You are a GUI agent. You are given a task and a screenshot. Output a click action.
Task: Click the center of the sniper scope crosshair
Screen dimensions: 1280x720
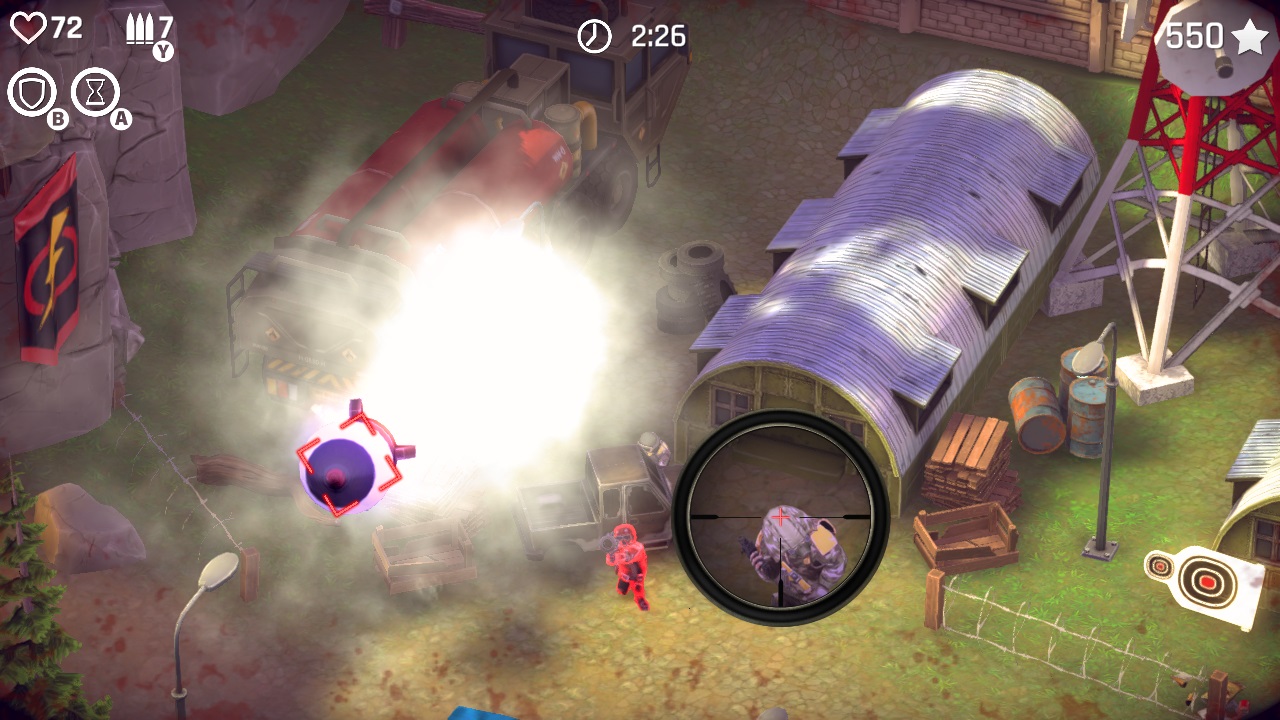tap(779, 518)
